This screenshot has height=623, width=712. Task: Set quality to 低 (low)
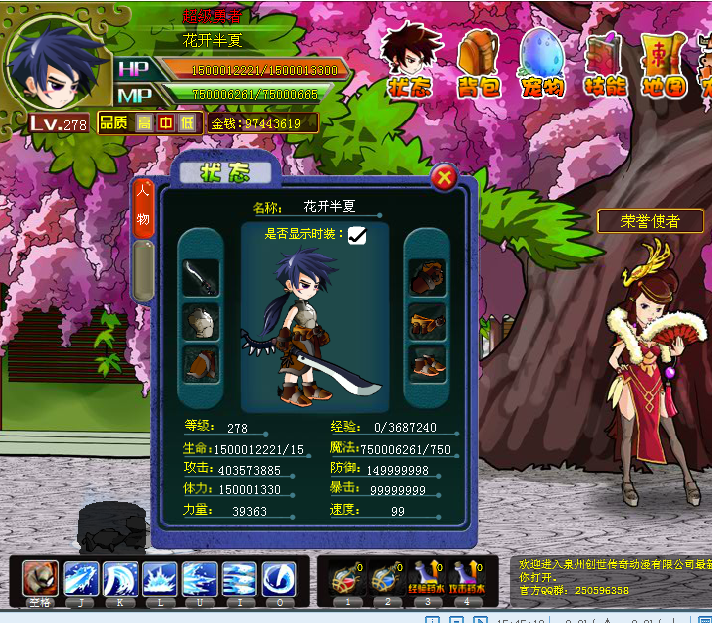[185, 123]
